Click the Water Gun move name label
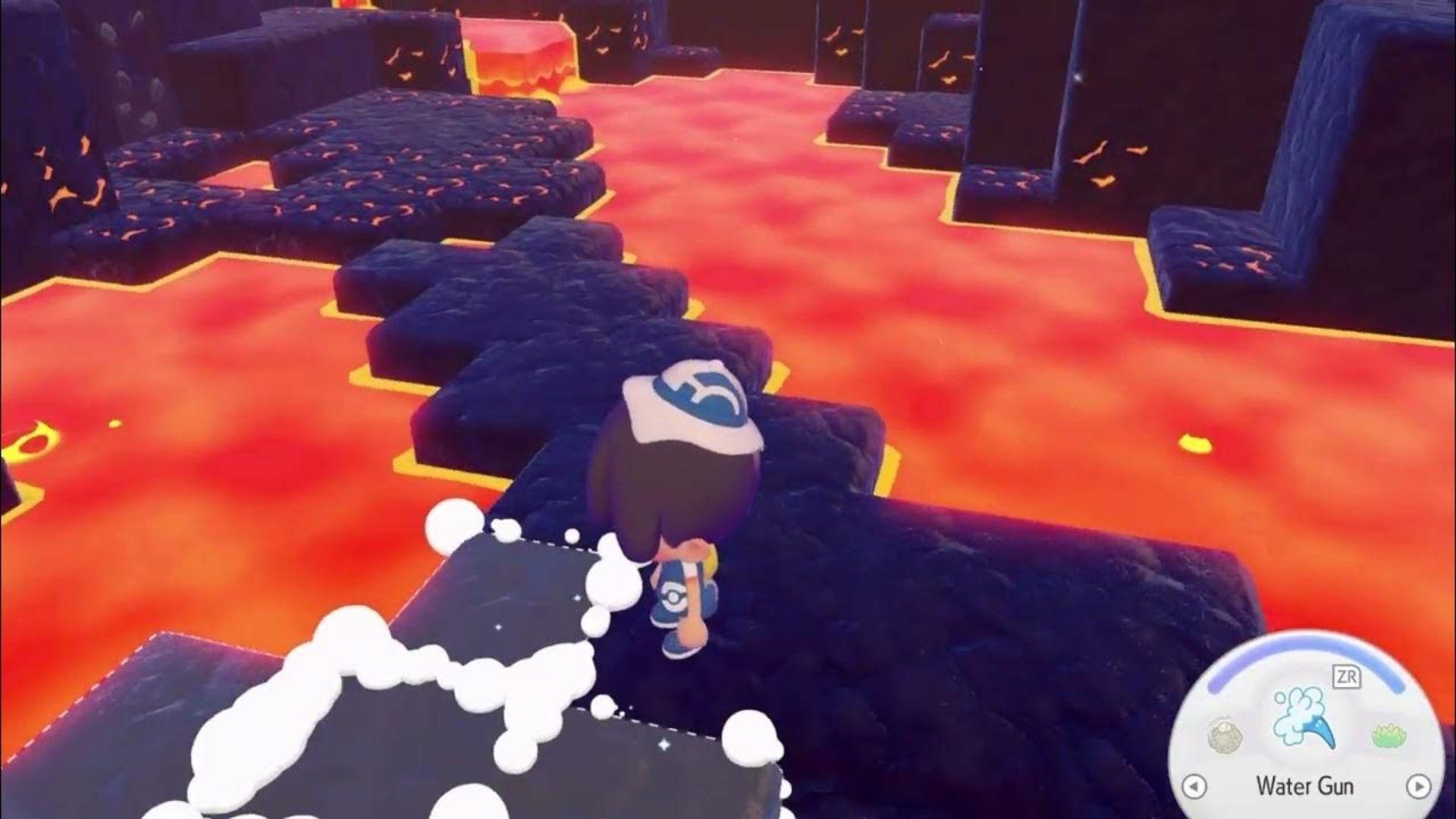 pos(1306,786)
